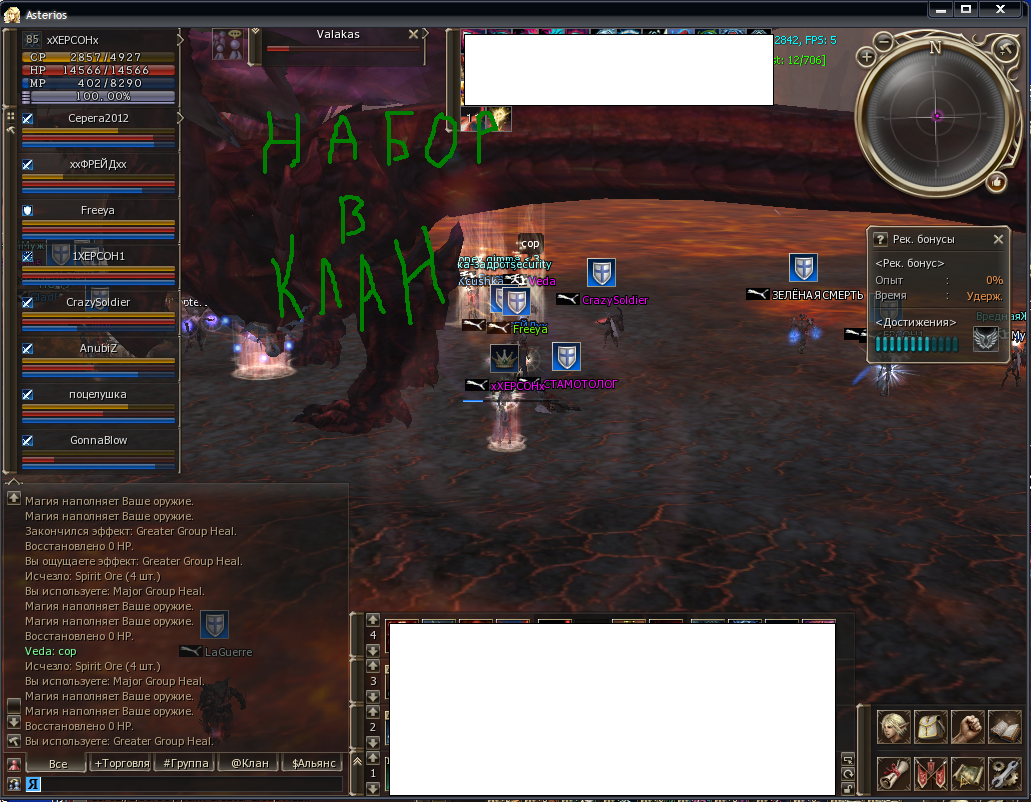The width and height of the screenshot is (1031, 802).
Task: Open the character status menu icon
Action: click(x=894, y=727)
